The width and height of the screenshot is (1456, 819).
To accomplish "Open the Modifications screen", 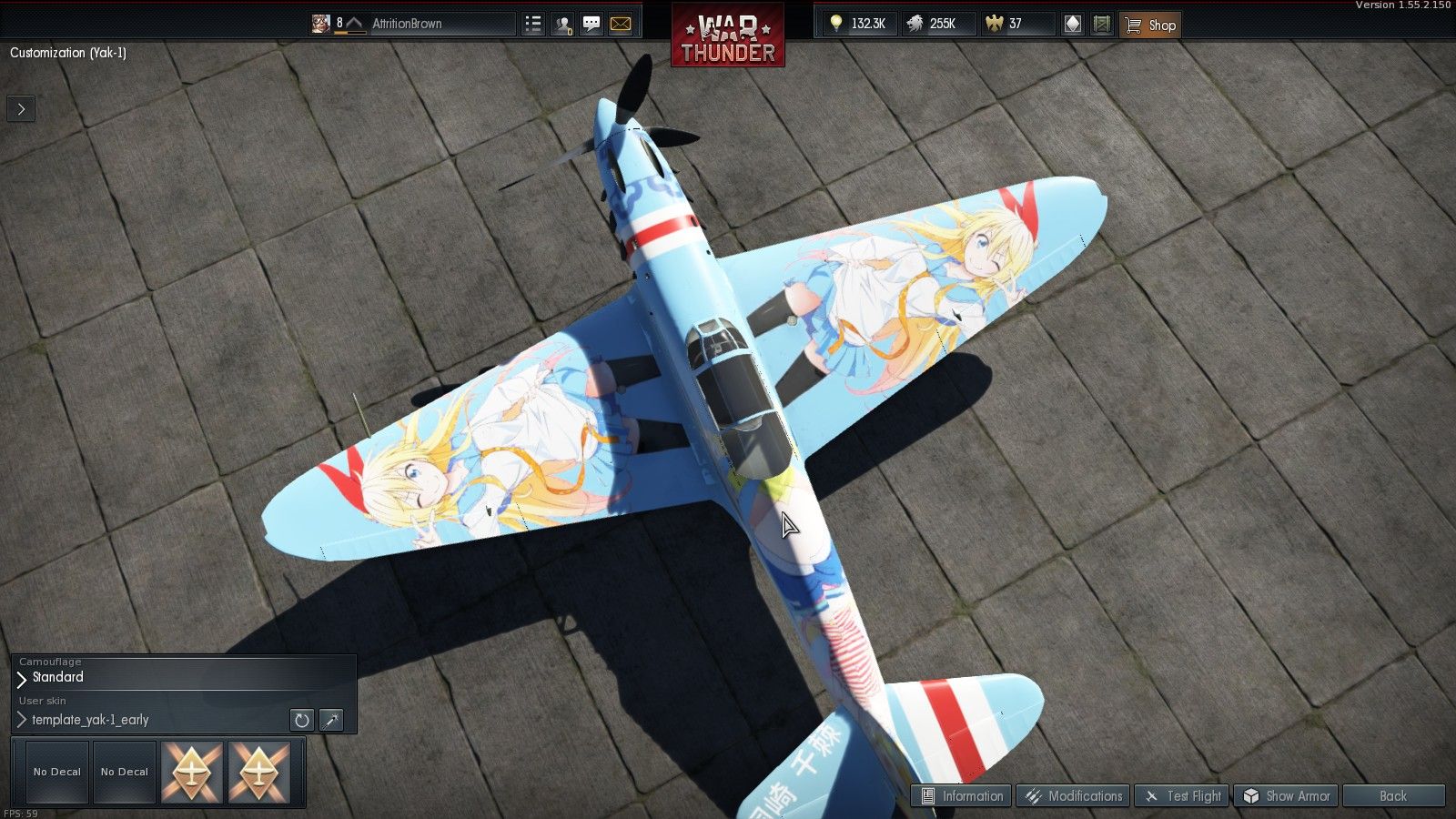I will (1073, 795).
